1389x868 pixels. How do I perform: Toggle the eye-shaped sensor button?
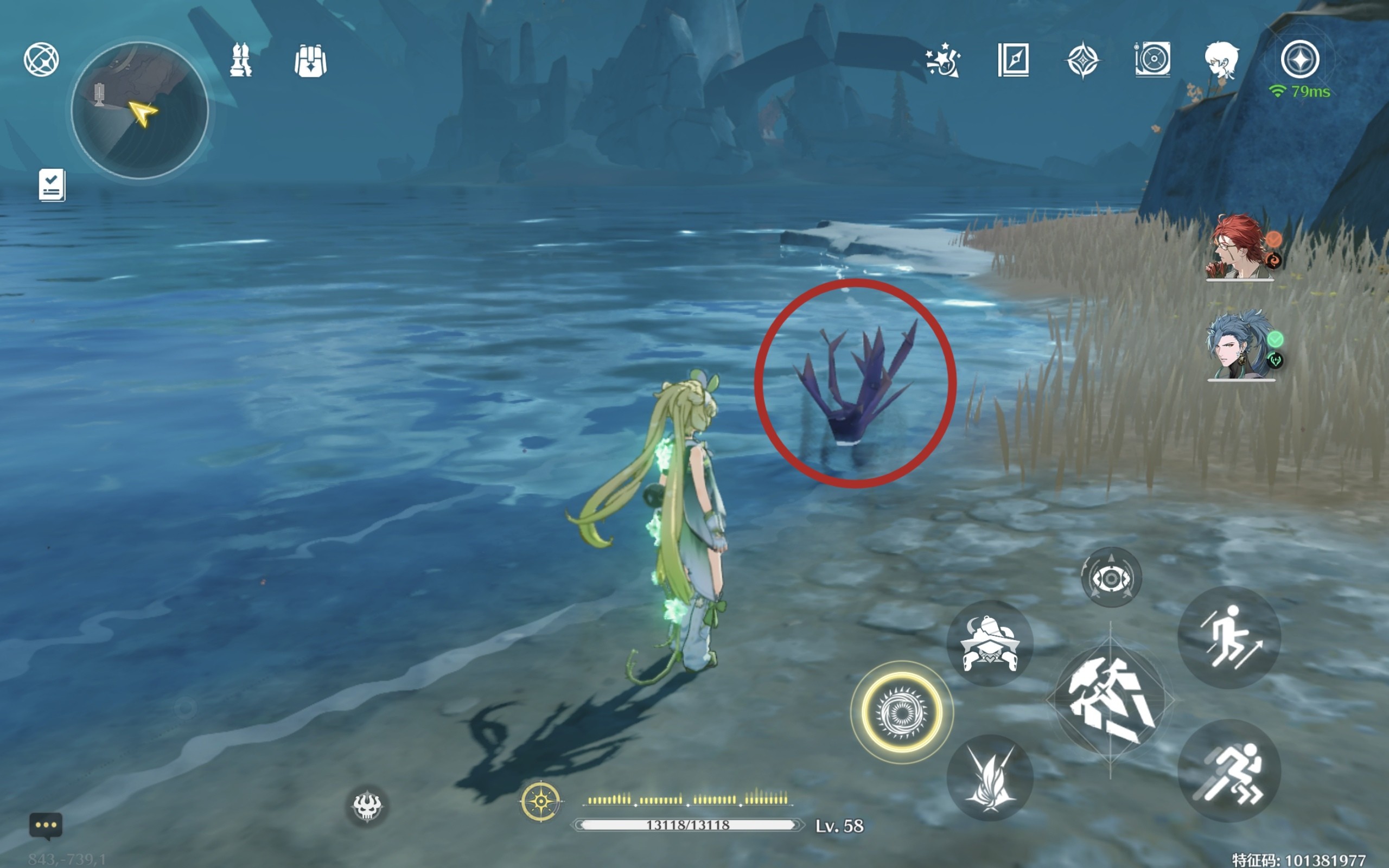[1111, 578]
